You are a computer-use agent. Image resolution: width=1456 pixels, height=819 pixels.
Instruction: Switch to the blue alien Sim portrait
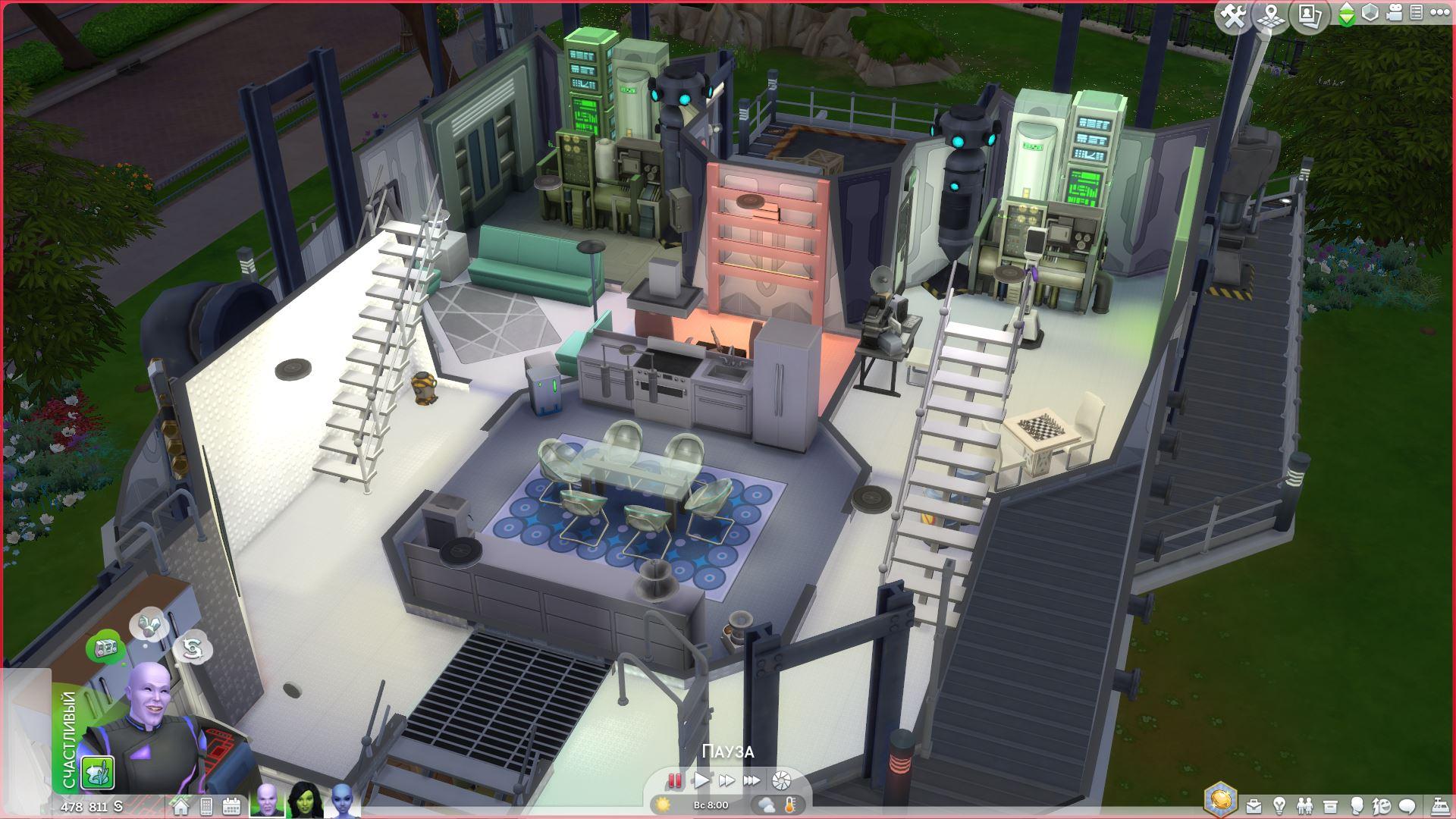point(341,801)
